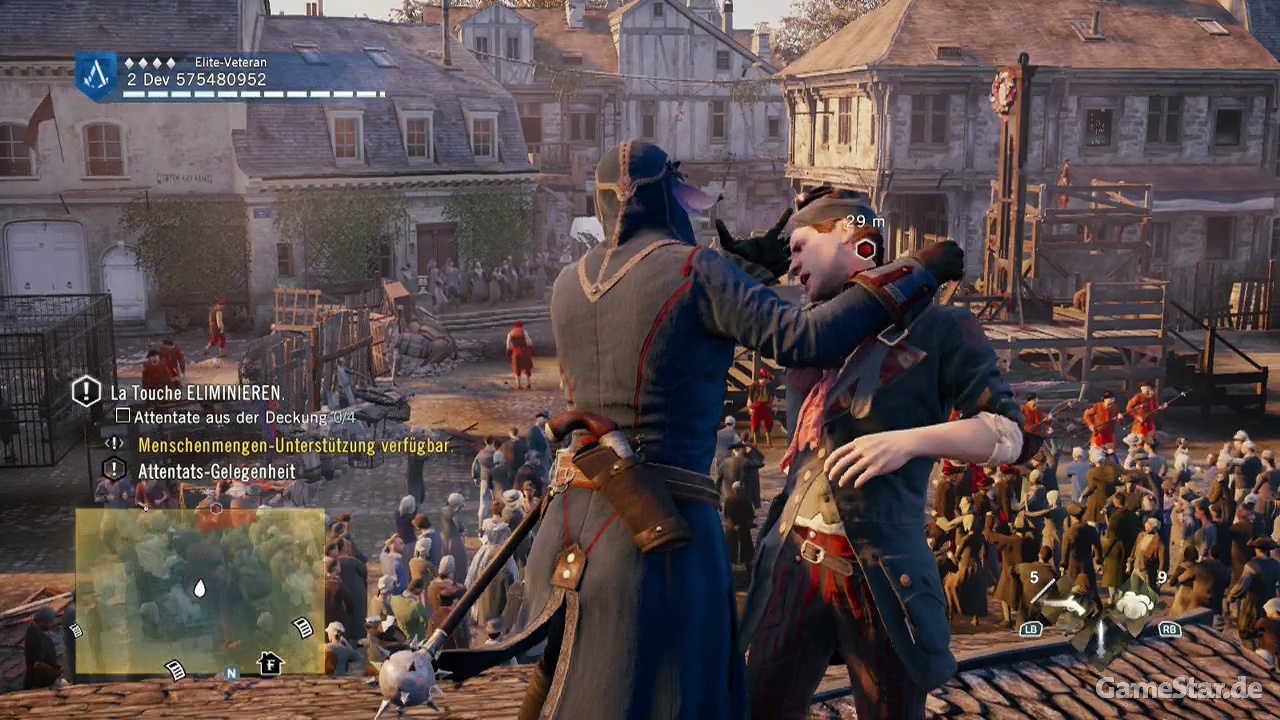Click the red hexagon target marker

(x=866, y=248)
